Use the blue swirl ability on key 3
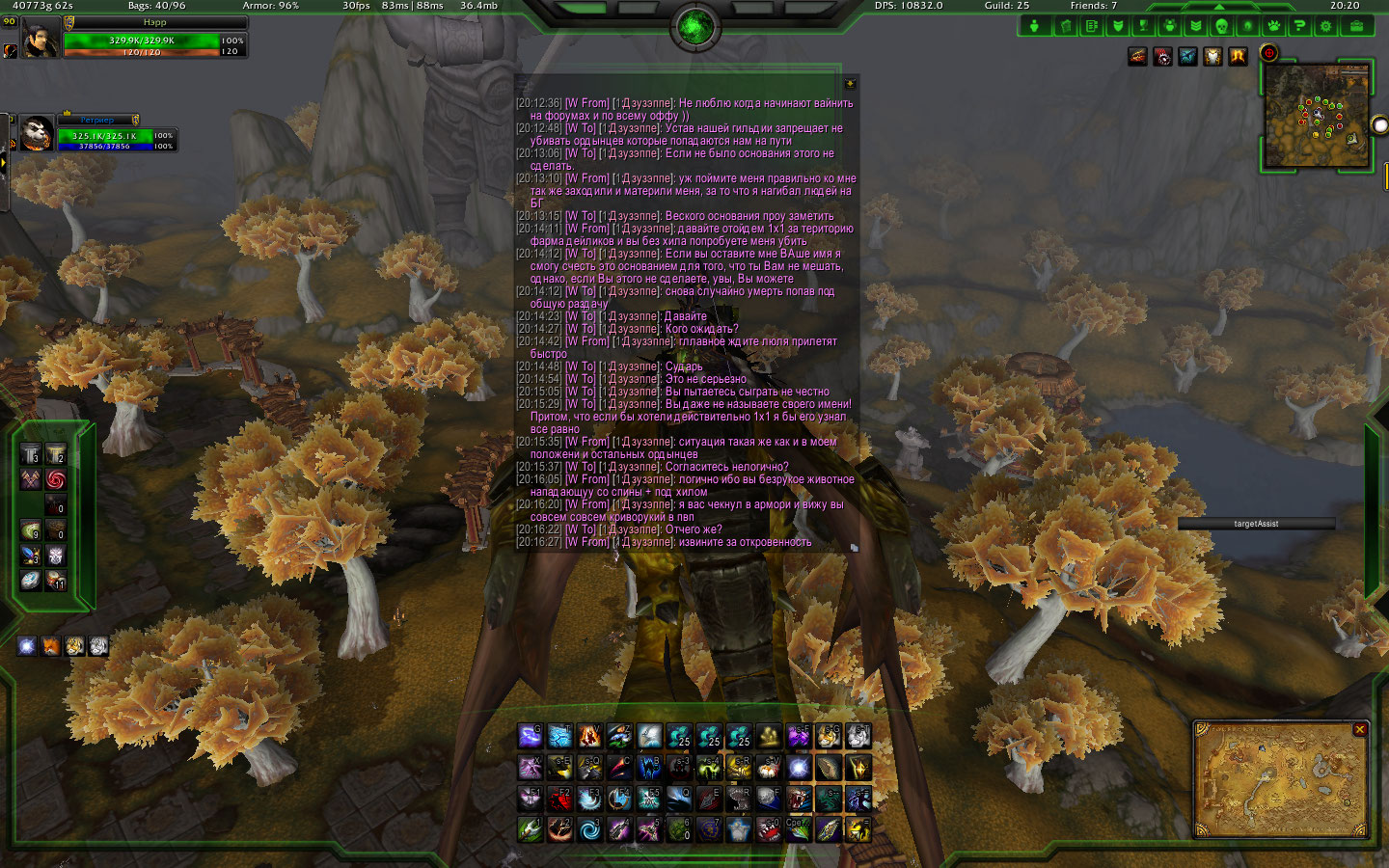 point(589,828)
